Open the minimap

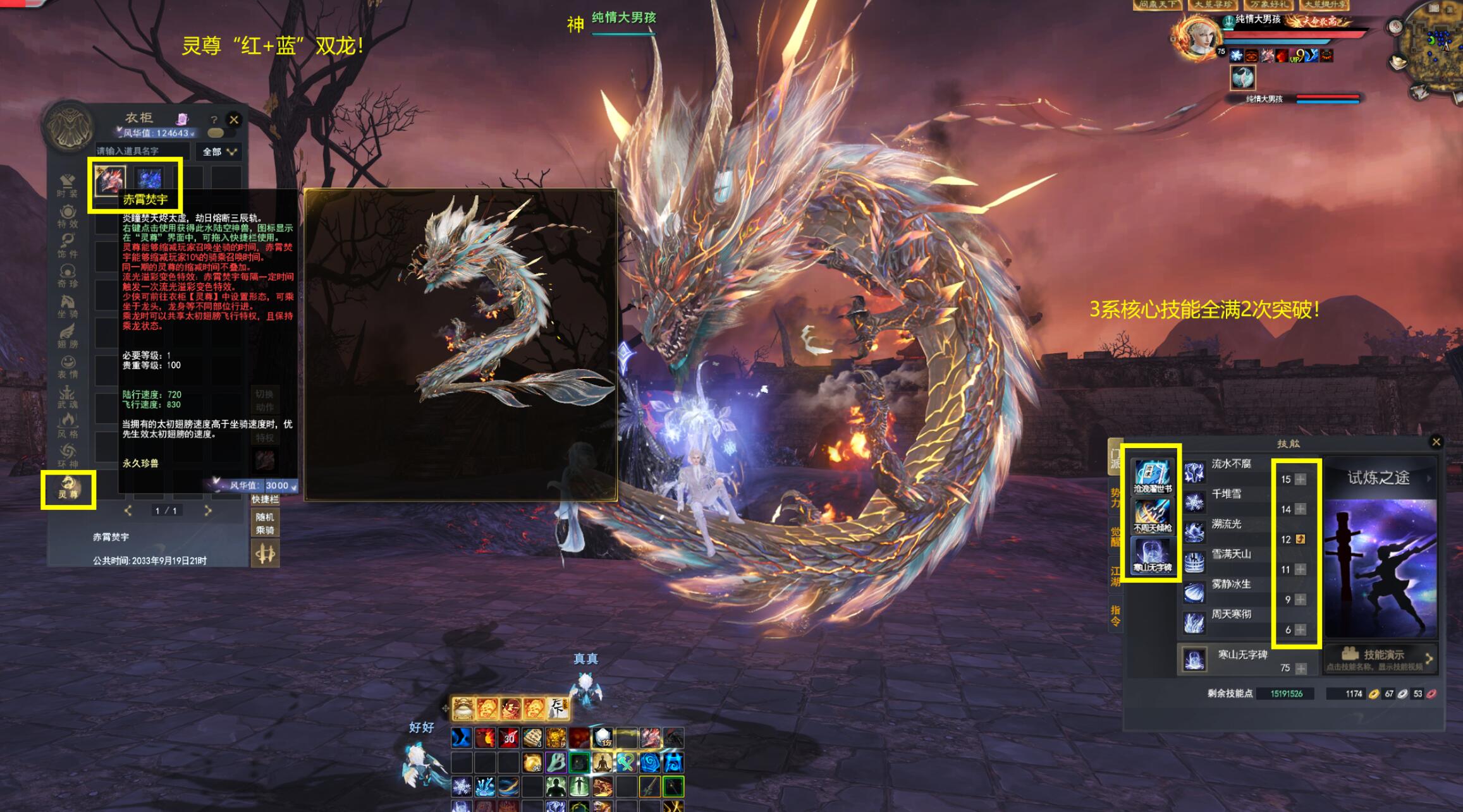tap(1434, 44)
